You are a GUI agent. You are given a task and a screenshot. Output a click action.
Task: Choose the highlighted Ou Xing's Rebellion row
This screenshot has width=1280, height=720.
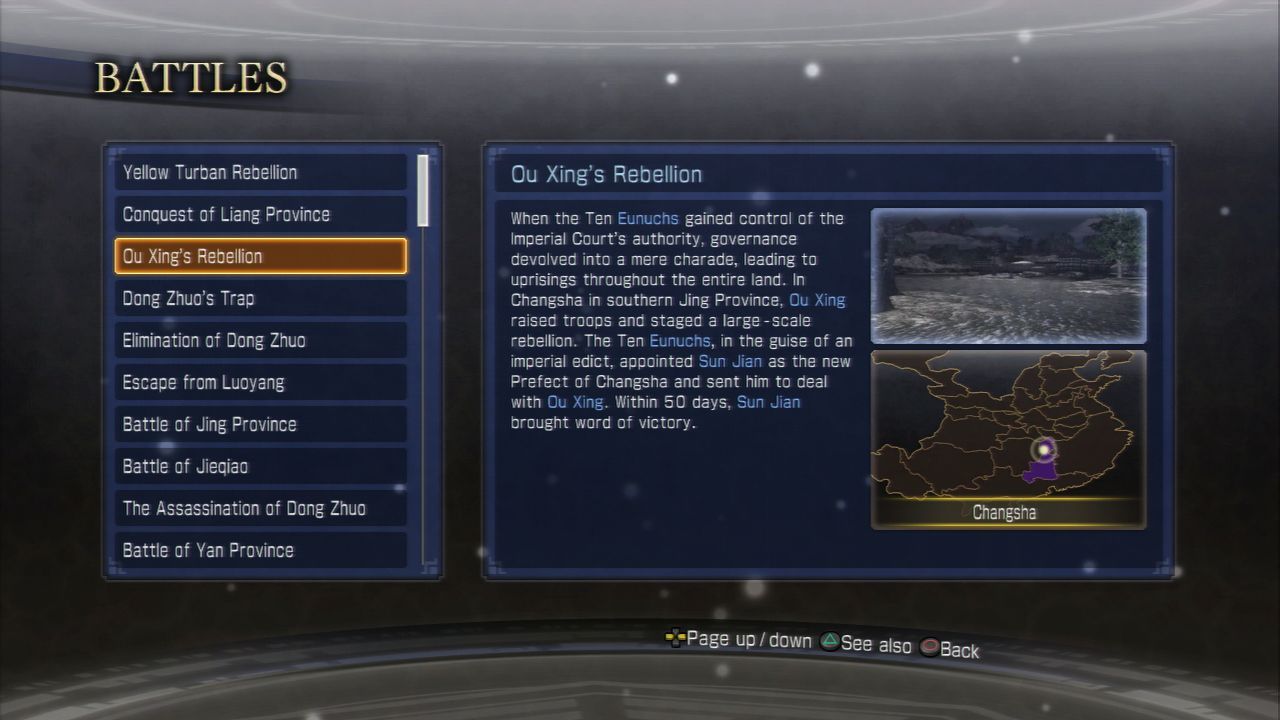260,256
